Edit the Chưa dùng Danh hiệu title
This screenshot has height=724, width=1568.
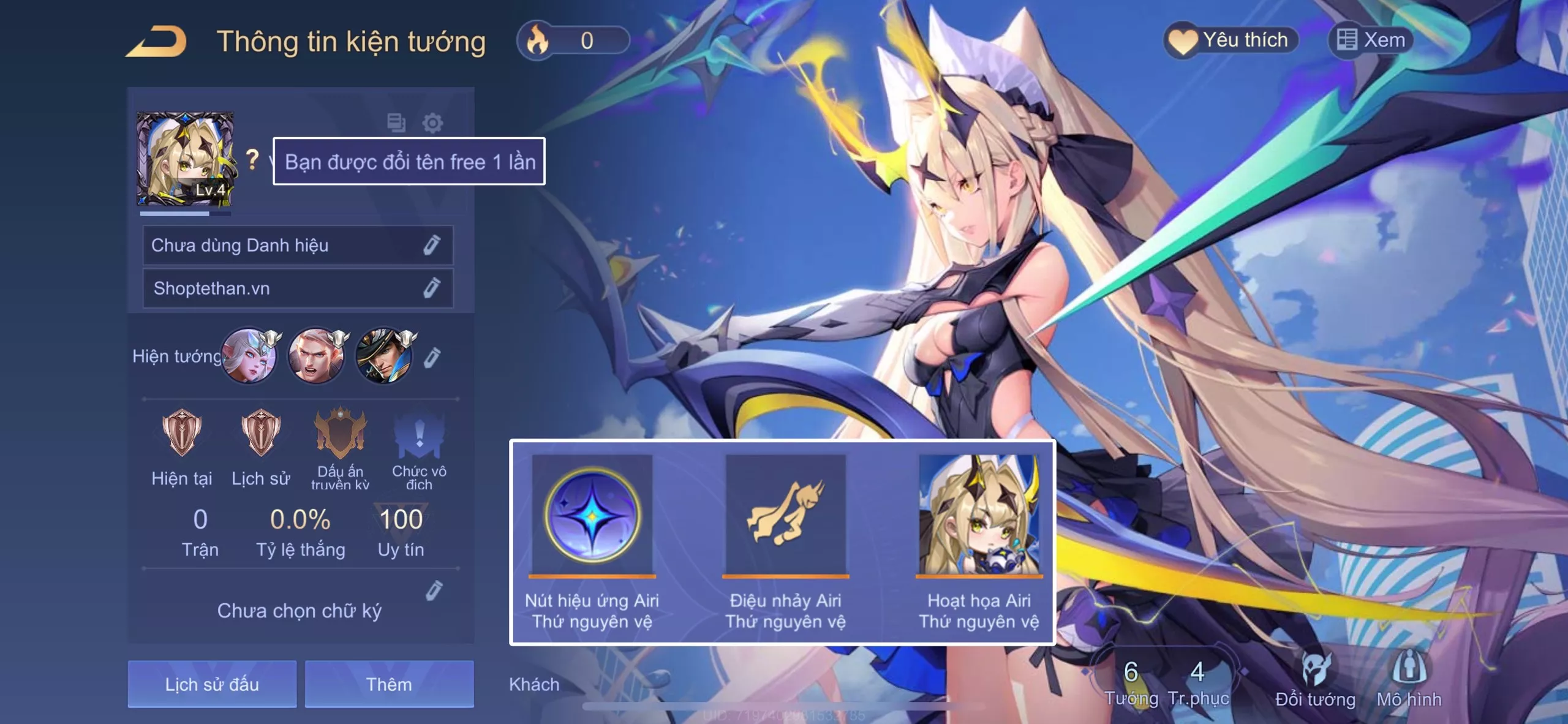coord(431,245)
